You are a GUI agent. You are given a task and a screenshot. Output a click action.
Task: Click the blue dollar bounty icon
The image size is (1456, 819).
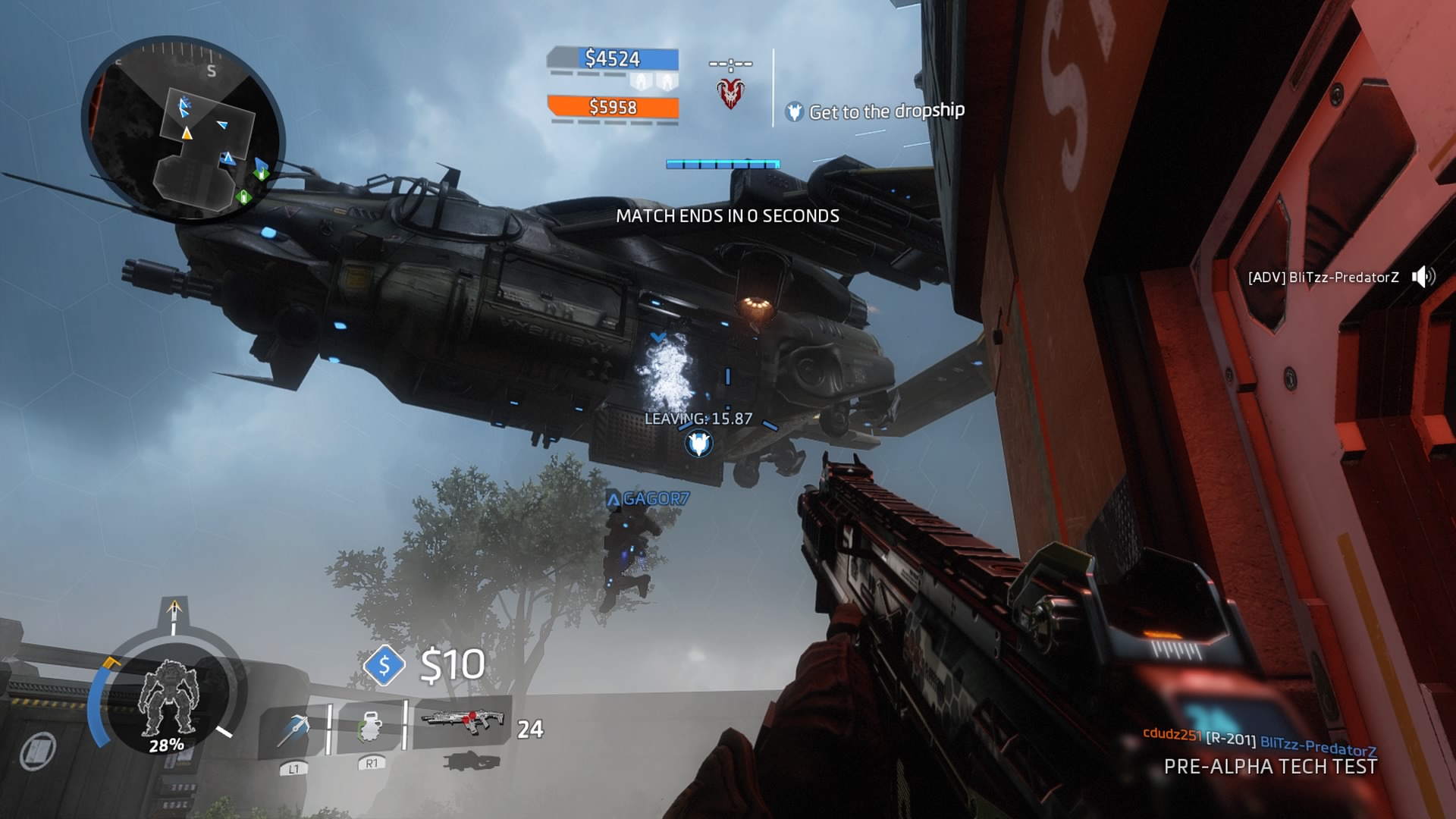point(384,665)
